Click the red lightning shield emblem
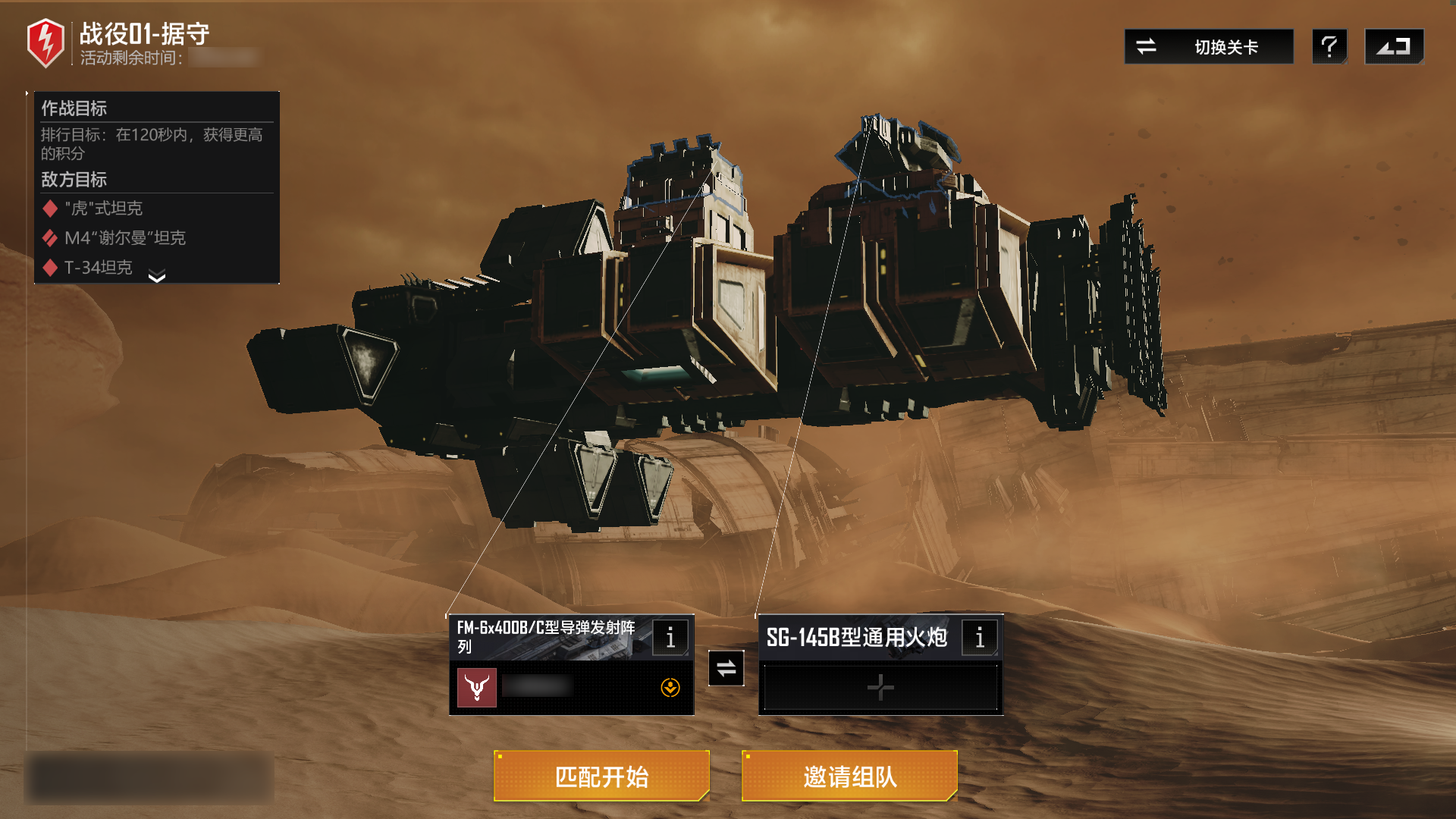The image size is (1456, 819). click(45, 42)
